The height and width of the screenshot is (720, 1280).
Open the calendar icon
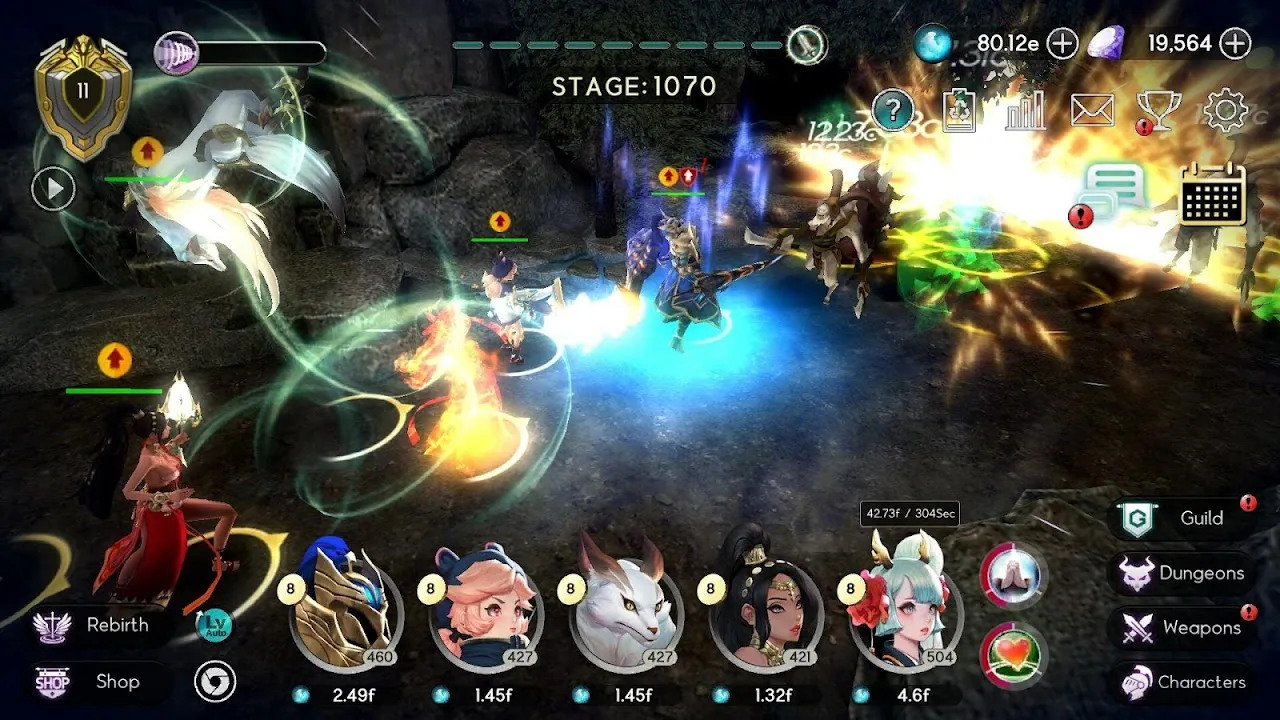click(1213, 194)
